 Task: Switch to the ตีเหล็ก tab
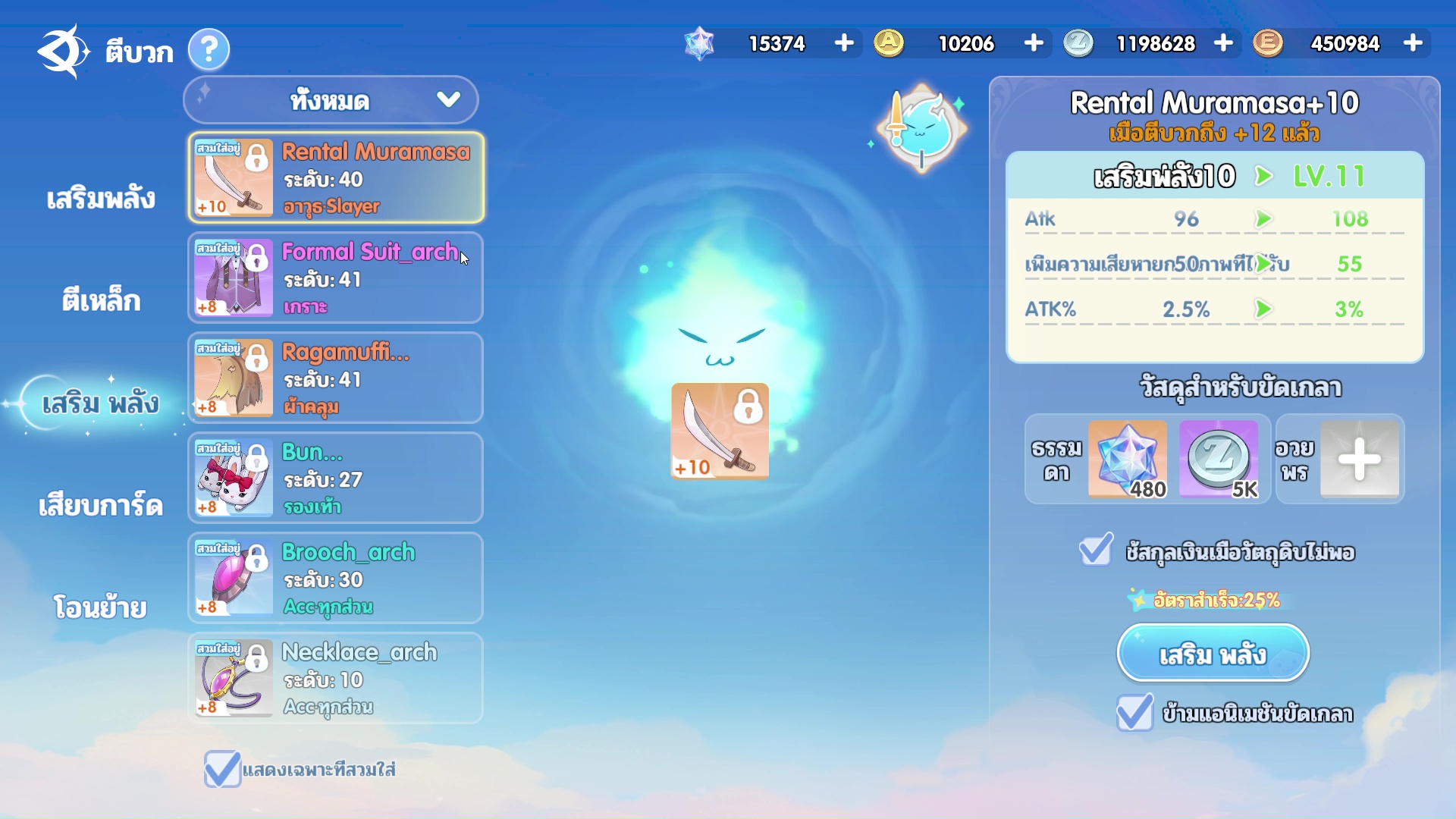click(101, 301)
